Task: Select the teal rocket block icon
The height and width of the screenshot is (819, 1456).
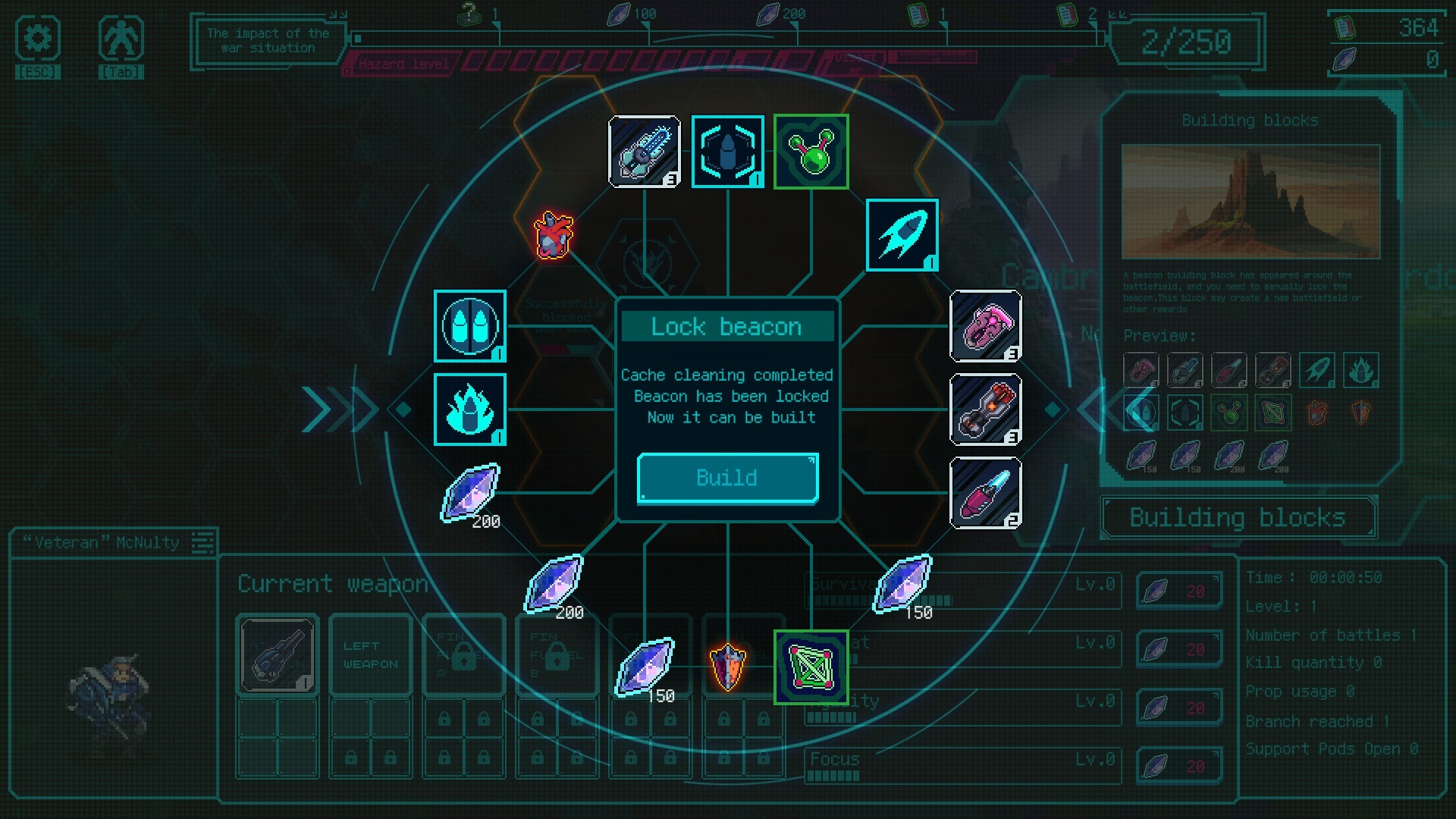Action: (902, 234)
